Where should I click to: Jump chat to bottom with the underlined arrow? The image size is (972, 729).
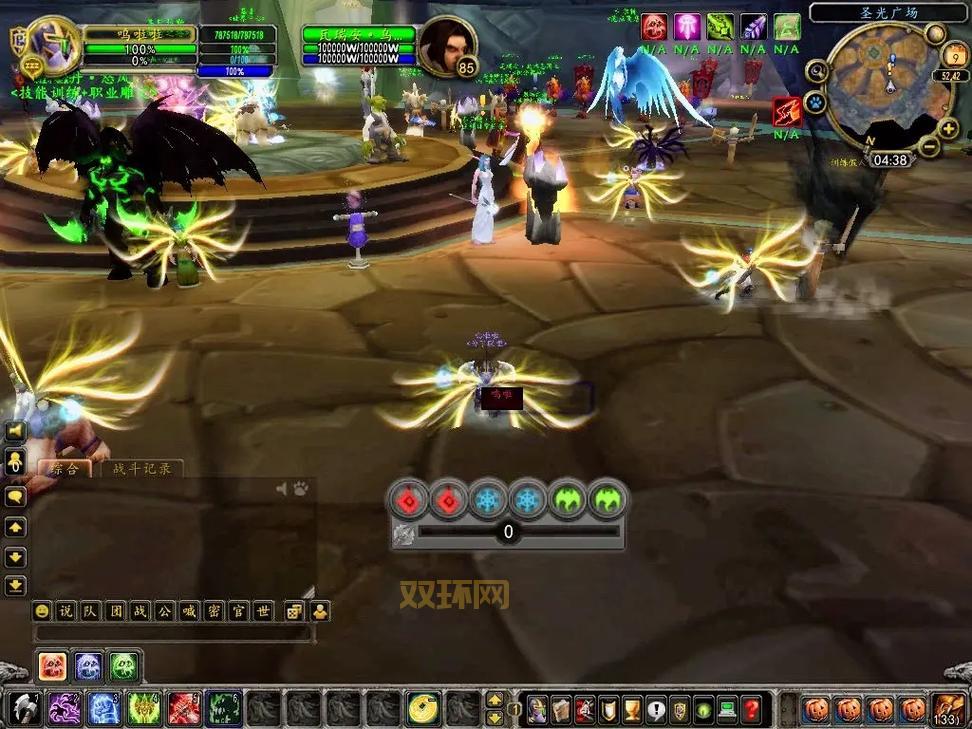(16, 585)
